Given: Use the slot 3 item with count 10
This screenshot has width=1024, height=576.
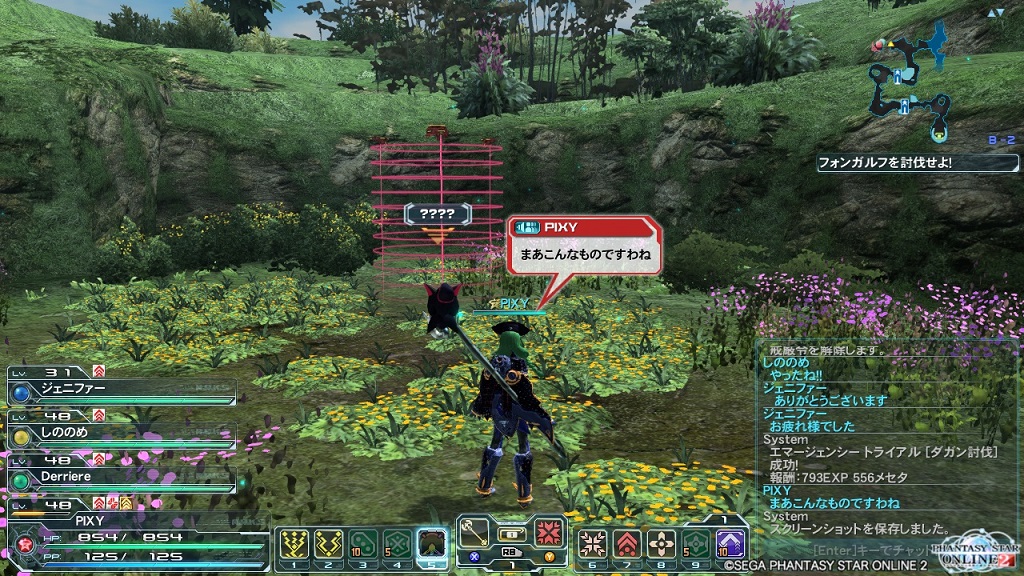Looking at the screenshot, I should (x=363, y=544).
